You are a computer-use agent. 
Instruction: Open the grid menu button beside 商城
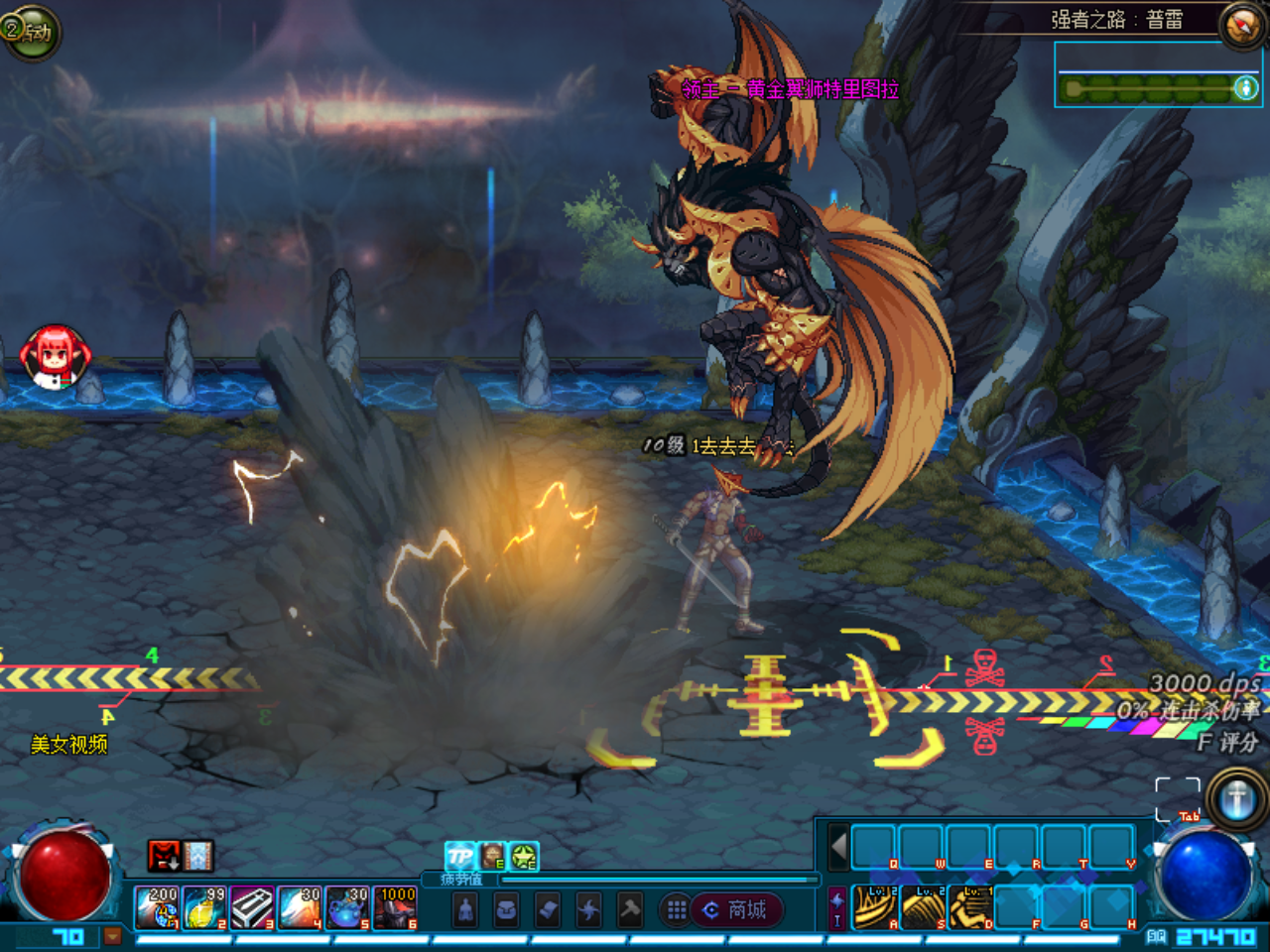pyautogui.click(x=676, y=909)
